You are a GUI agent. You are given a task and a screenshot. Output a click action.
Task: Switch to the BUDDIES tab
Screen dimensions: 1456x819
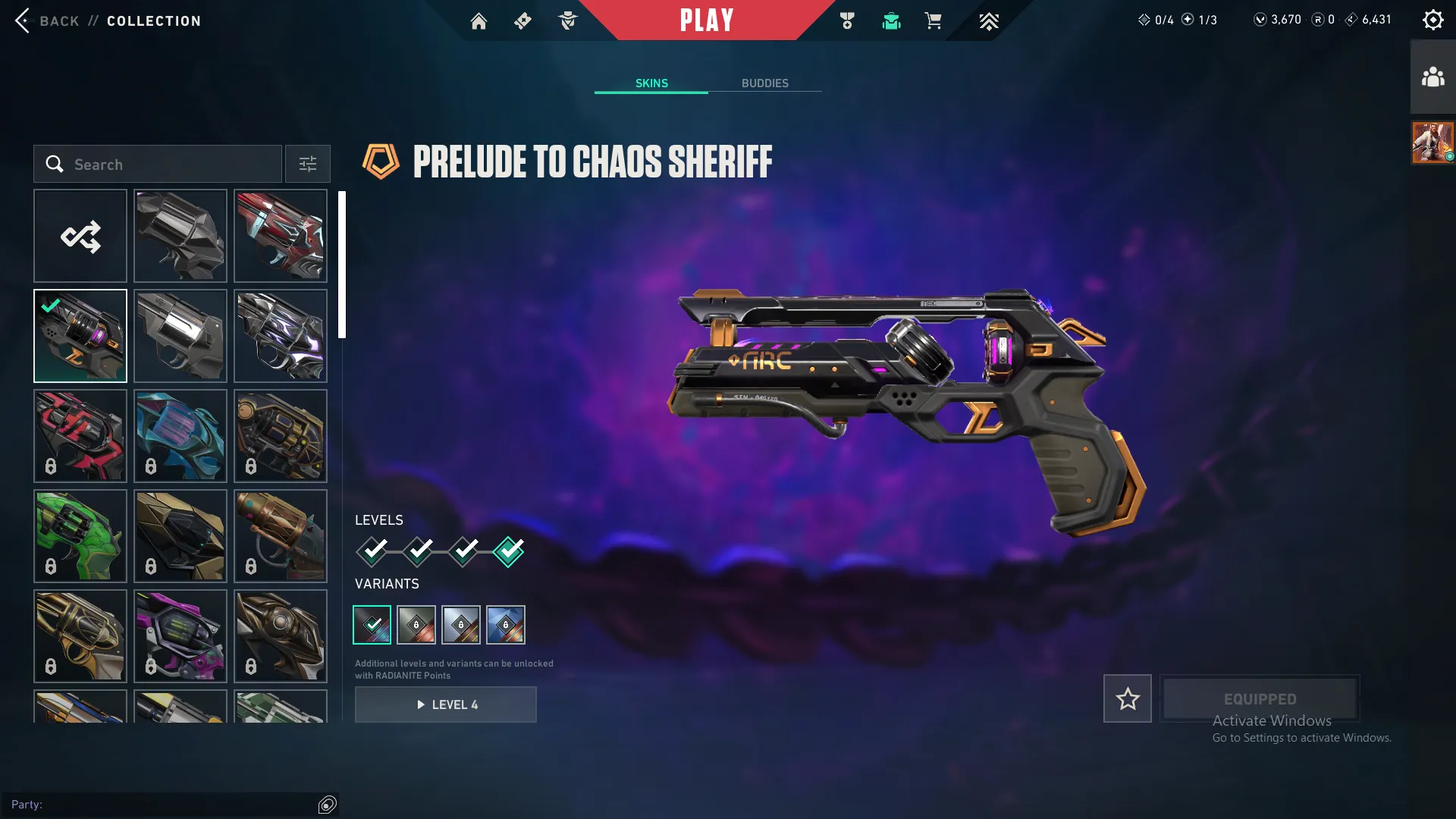coord(766,83)
